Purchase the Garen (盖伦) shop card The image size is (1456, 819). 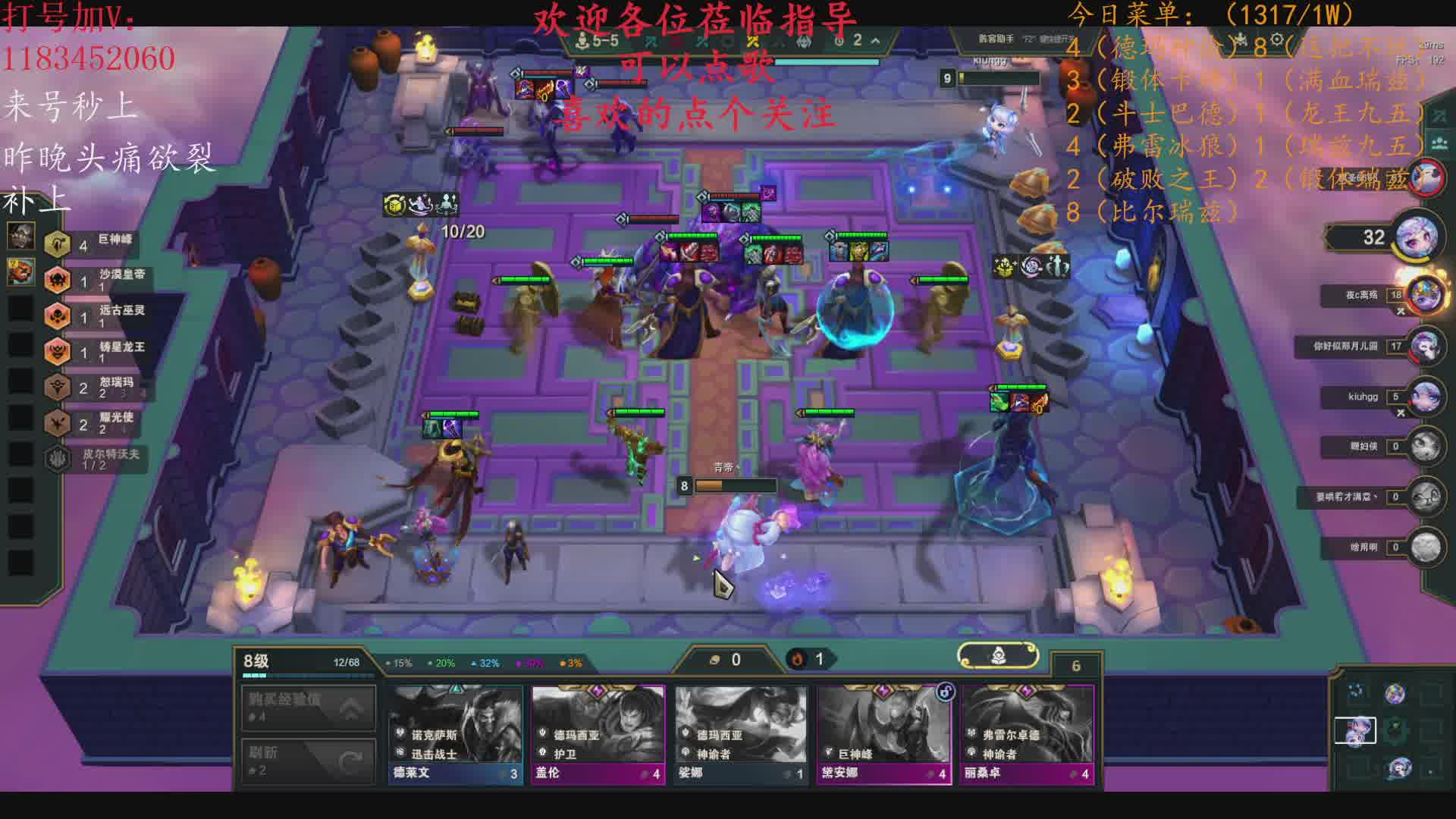pyautogui.click(x=598, y=733)
